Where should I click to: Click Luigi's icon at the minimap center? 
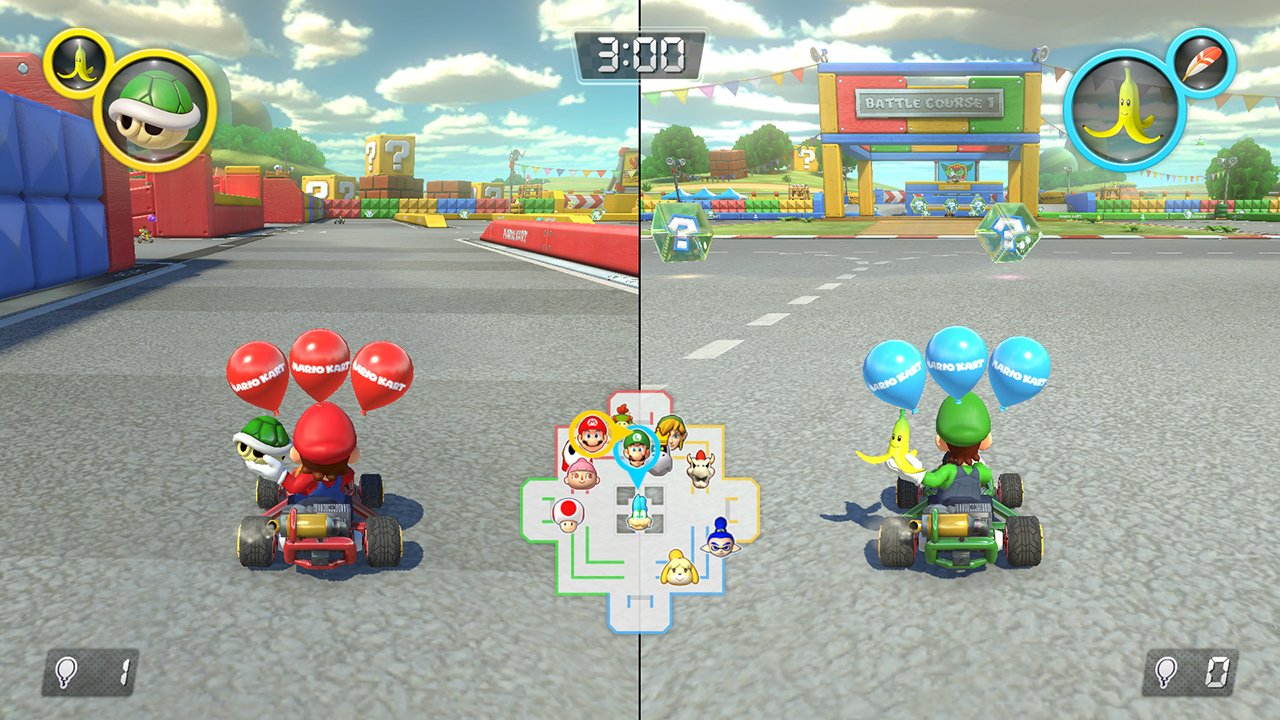tap(636, 449)
